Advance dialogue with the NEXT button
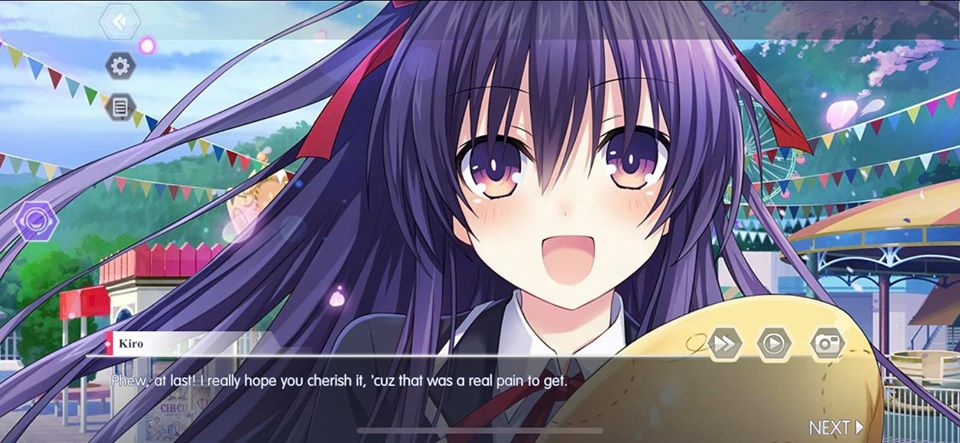The width and height of the screenshot is (960, 443). (836, 428)
